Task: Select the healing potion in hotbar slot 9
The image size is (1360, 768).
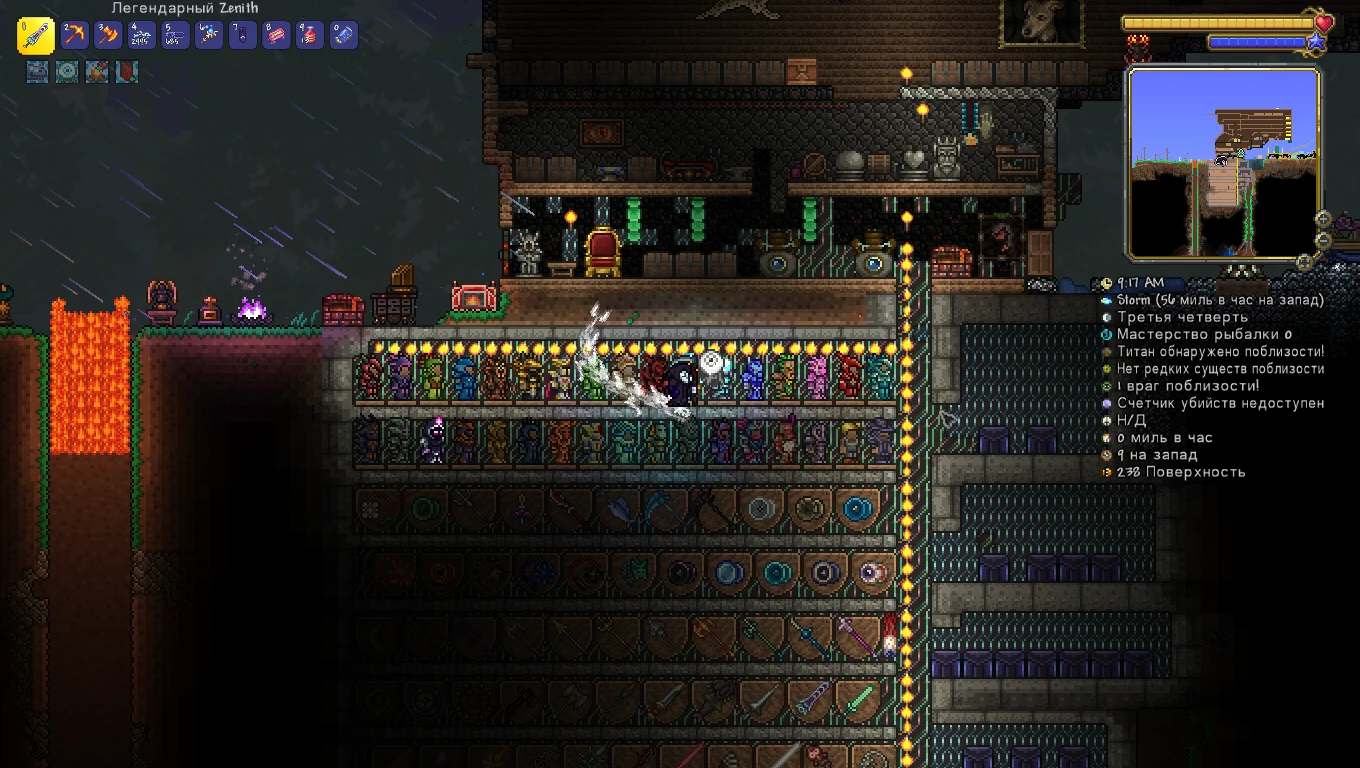Action: [309, 34]
